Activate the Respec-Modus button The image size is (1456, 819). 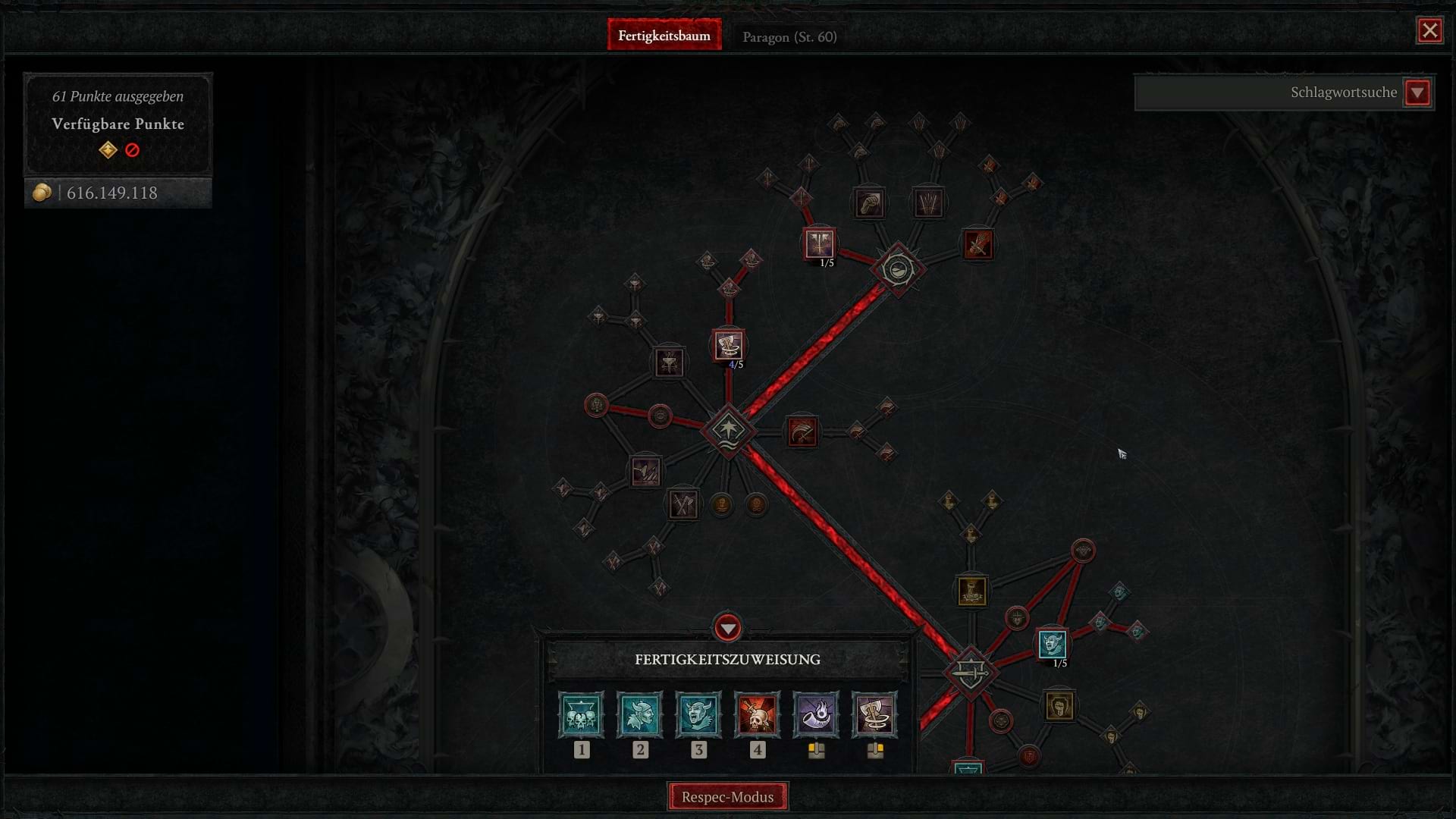727,796
